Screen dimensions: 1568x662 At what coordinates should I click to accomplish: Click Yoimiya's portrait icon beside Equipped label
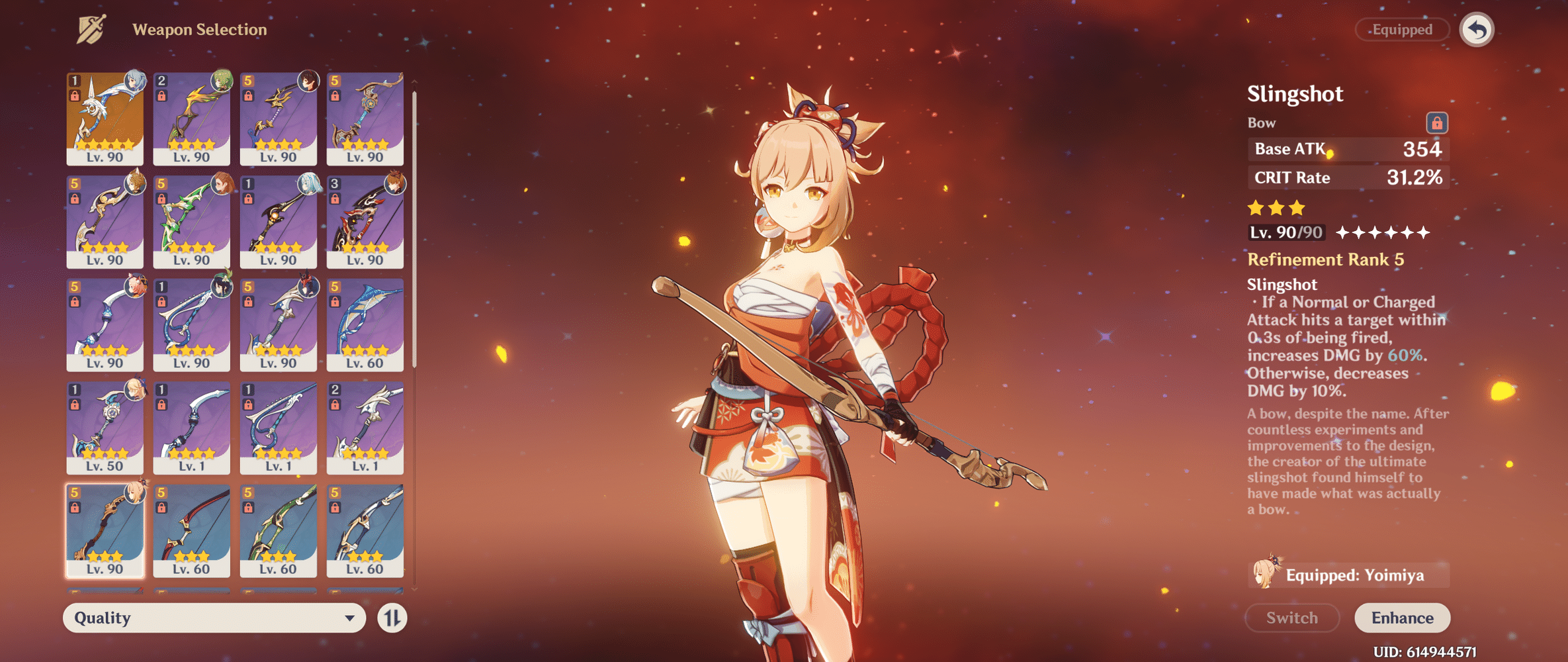1267,575
